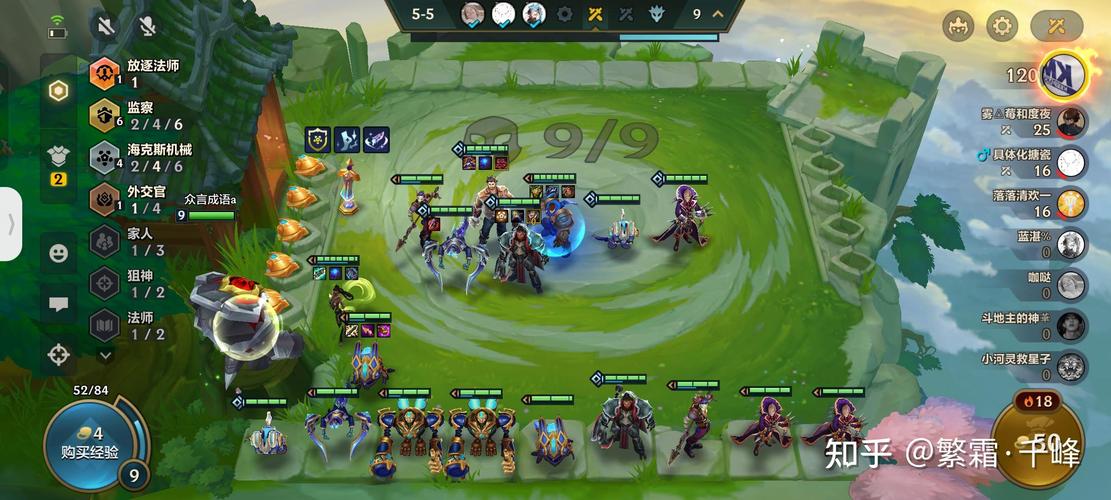Screen dimensions: 1111x500
Task: Toggle the muted microphone icon
Action: (147, 25)
